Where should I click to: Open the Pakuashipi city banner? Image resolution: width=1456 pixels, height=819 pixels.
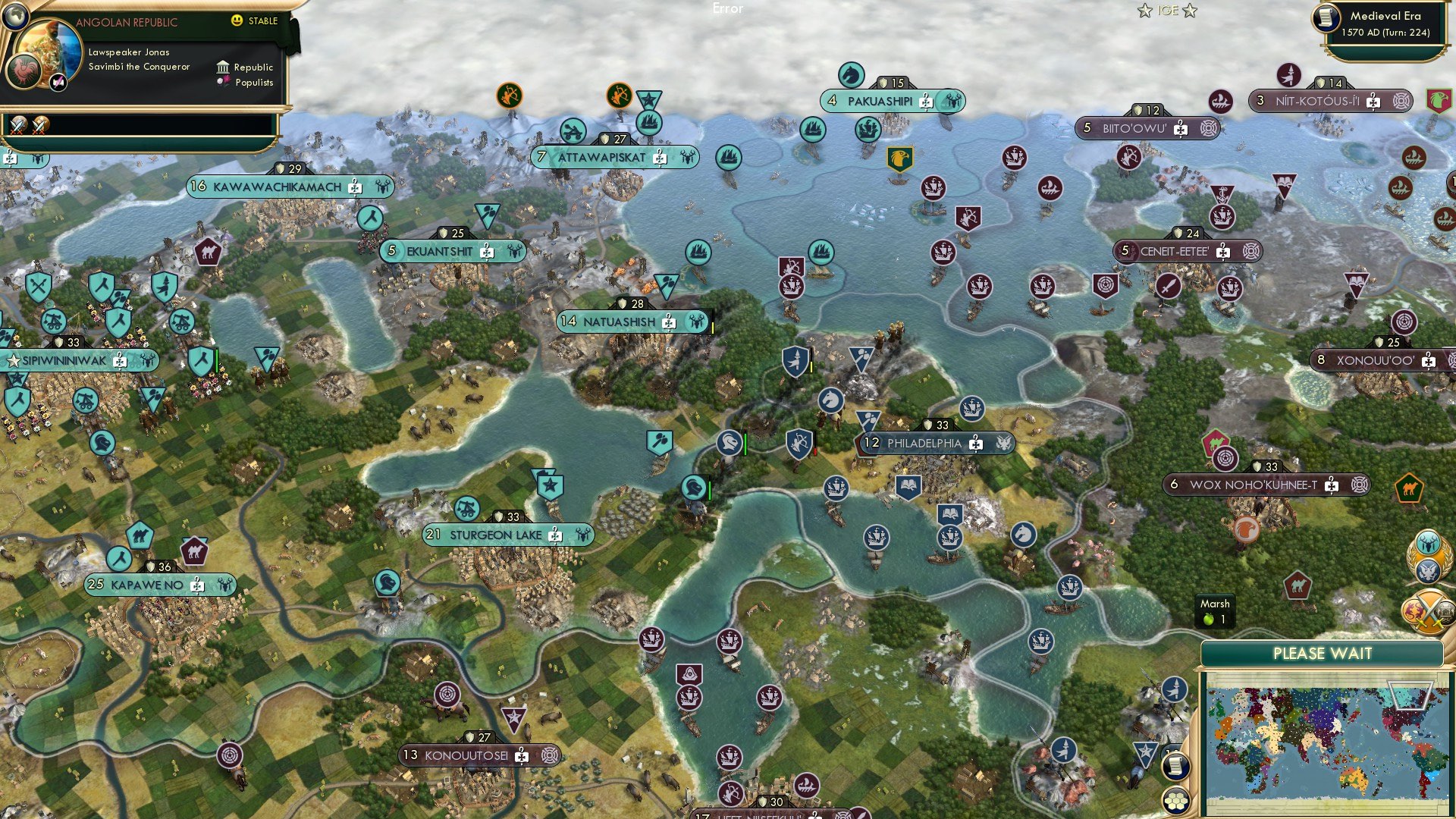(x=880, y=102)
